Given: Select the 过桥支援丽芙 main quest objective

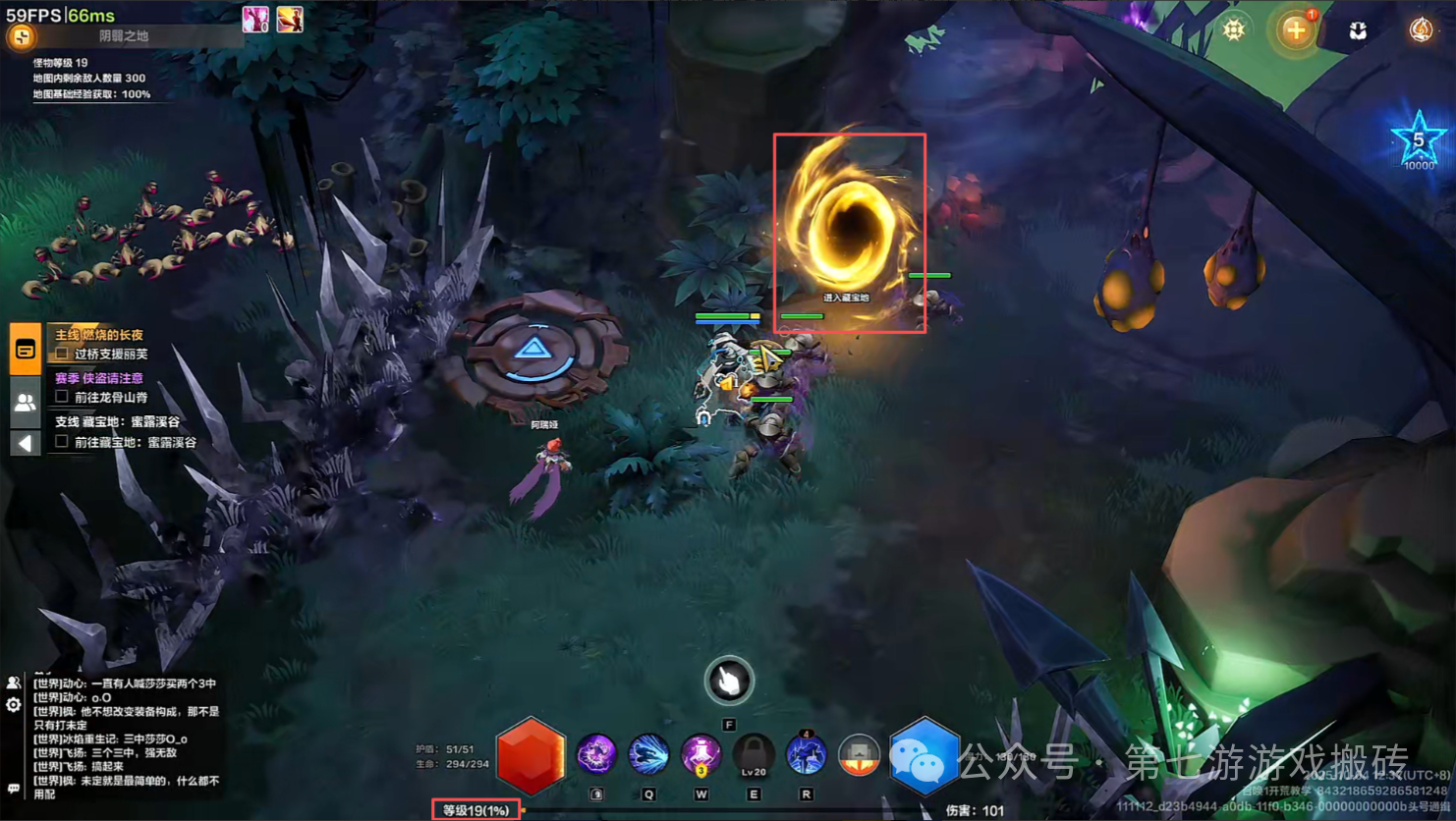Looking at the screenshot, I should (111, 355).
